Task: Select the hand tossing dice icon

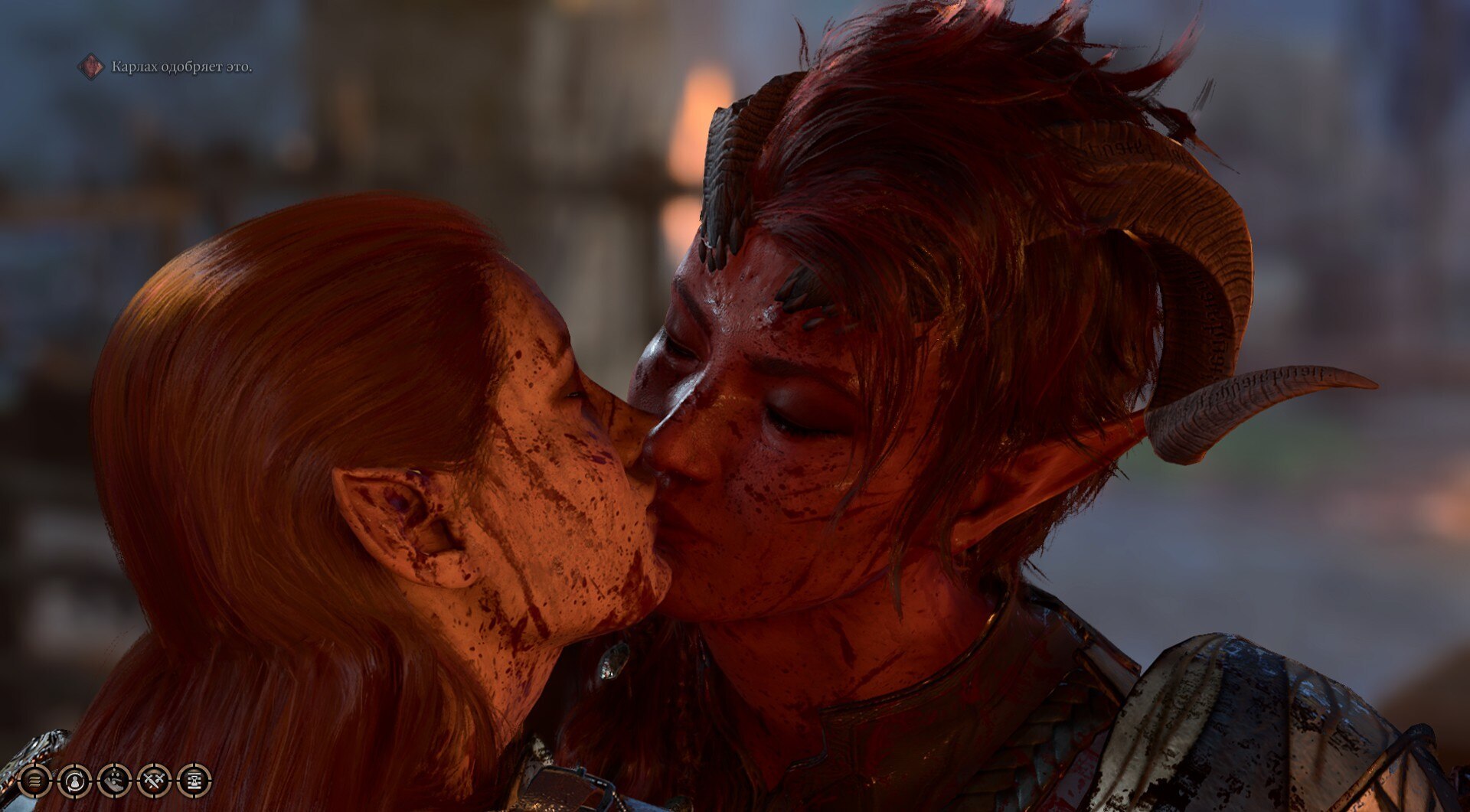Action: pos(115,781)
